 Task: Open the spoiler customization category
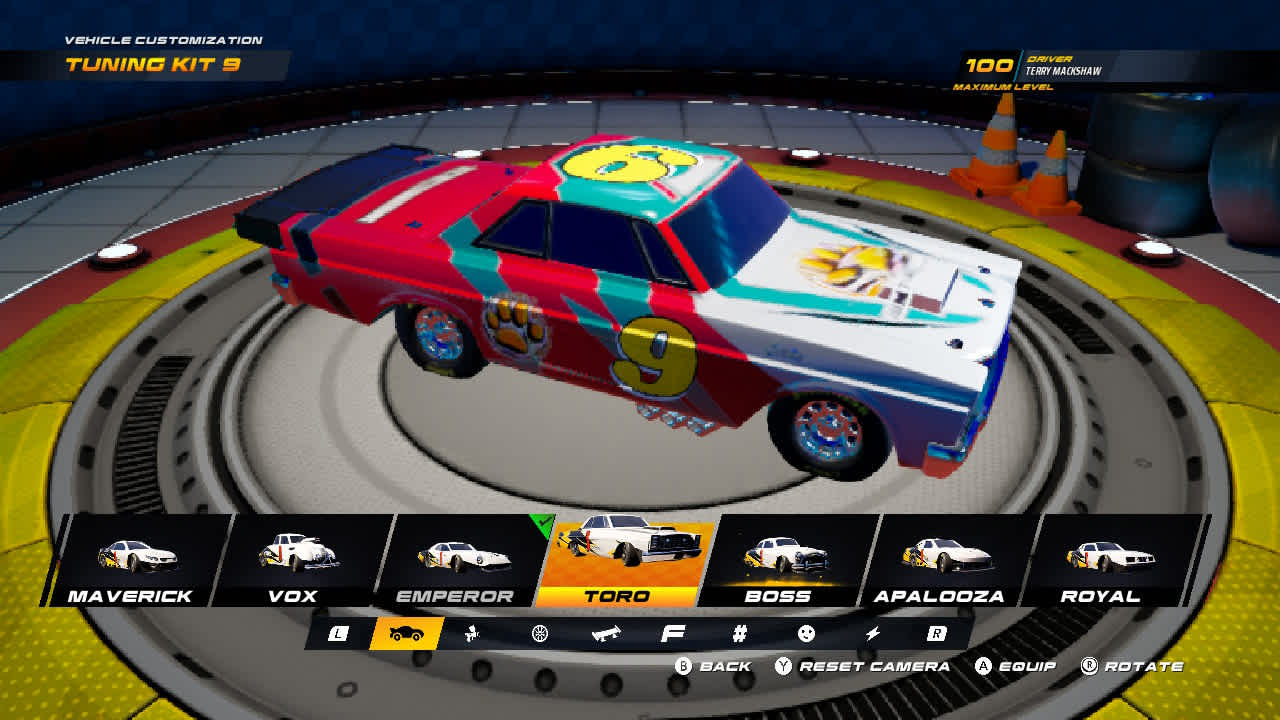point(606,633)
